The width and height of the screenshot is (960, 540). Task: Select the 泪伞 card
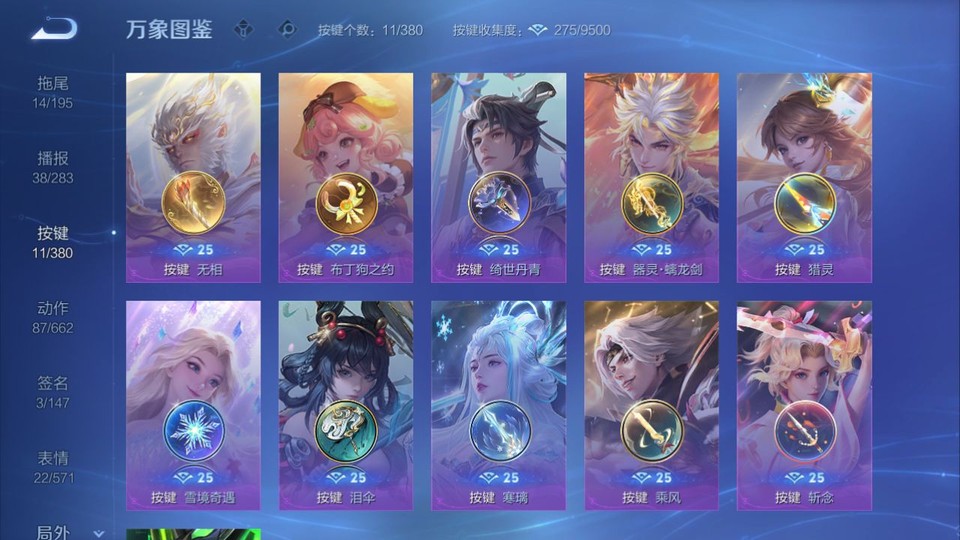[346, 405]
